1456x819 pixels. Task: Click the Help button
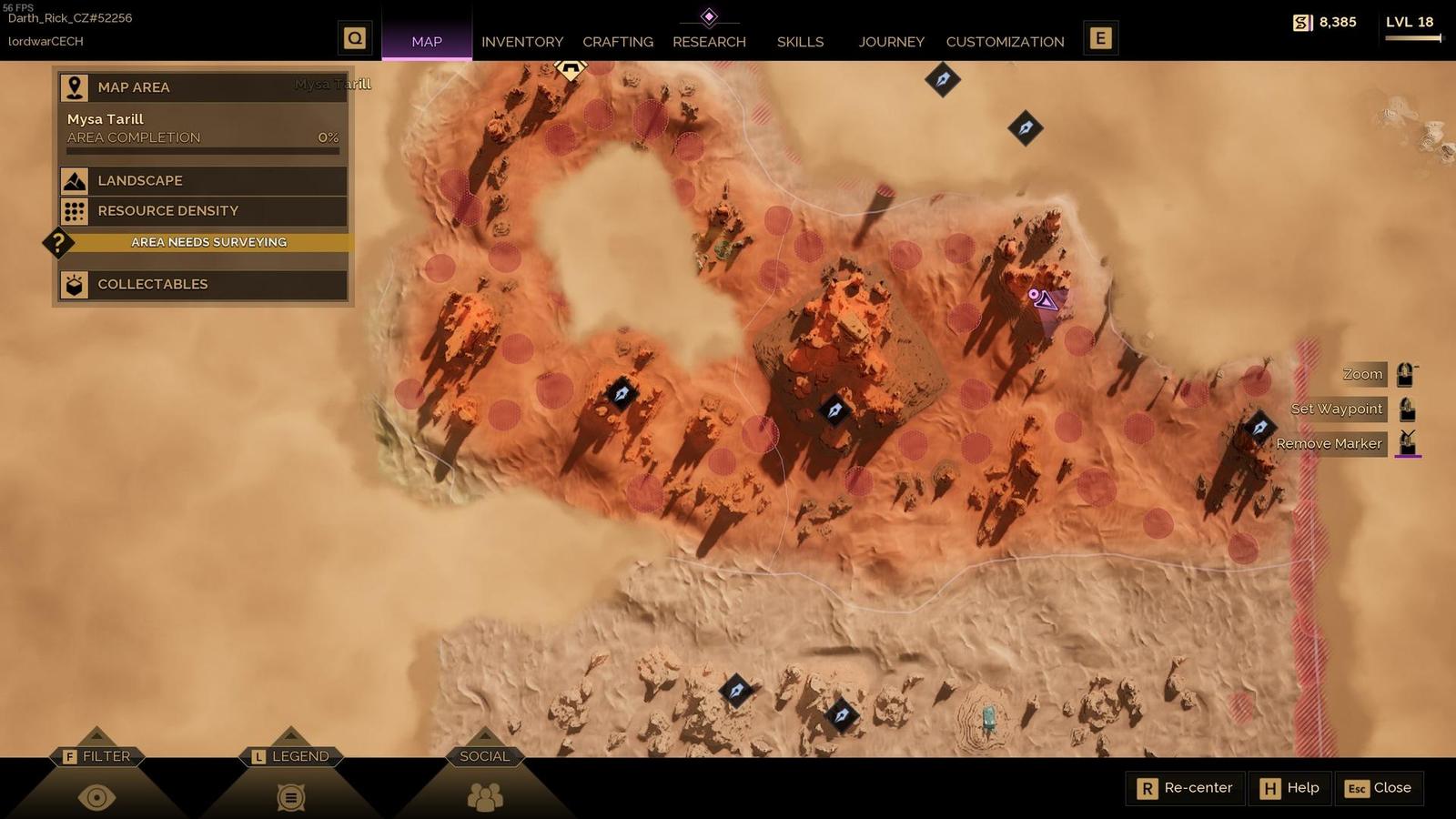(1289, 788)
